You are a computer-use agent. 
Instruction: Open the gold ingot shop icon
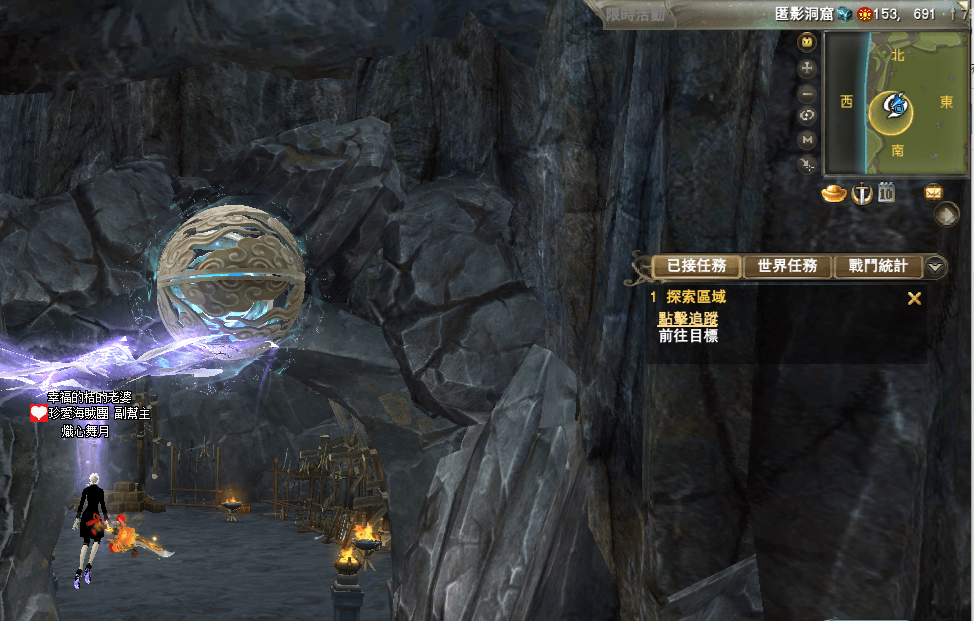tap(834, 193)
